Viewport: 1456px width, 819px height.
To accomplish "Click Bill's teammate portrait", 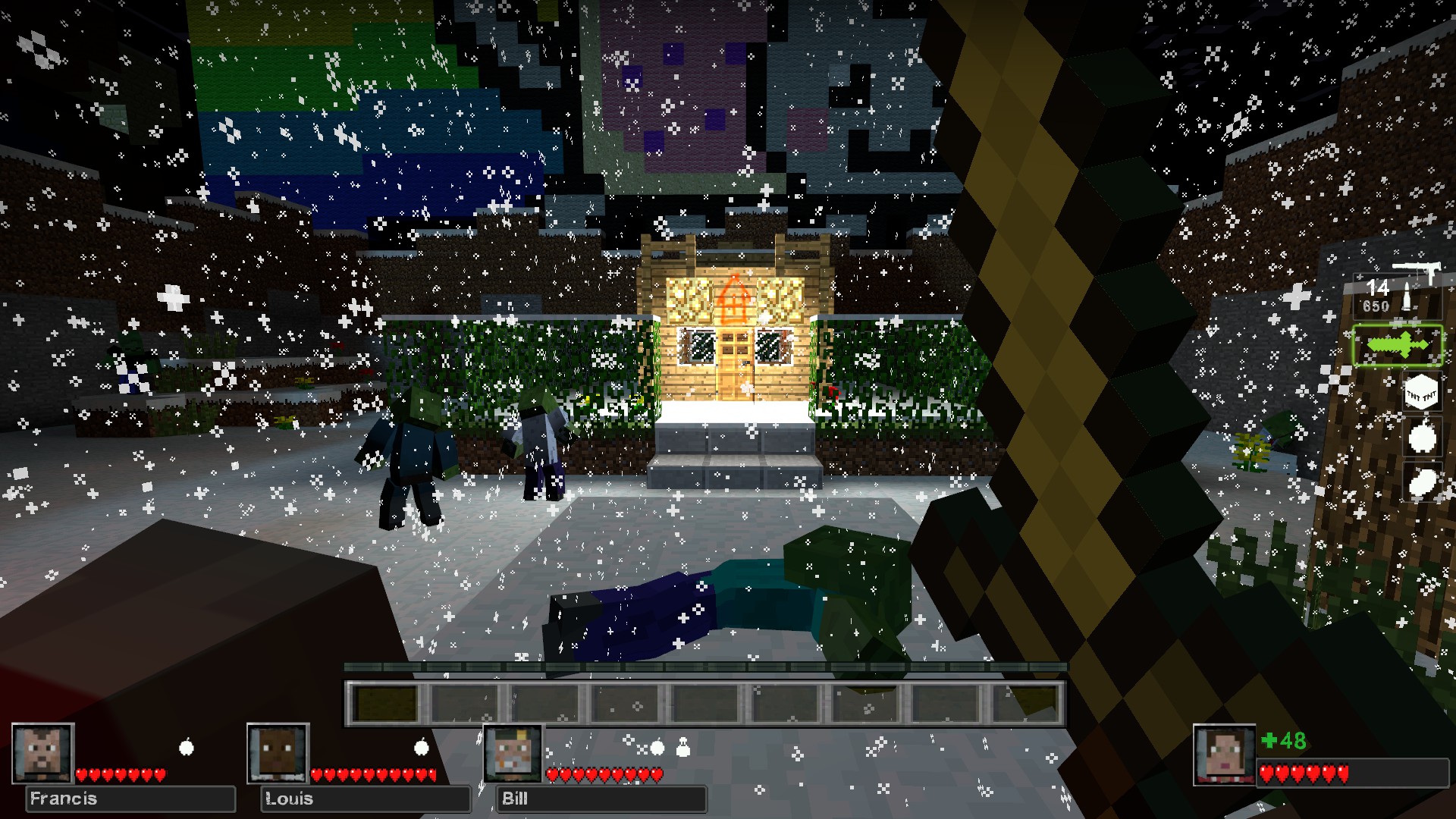I will click(513, 753).
